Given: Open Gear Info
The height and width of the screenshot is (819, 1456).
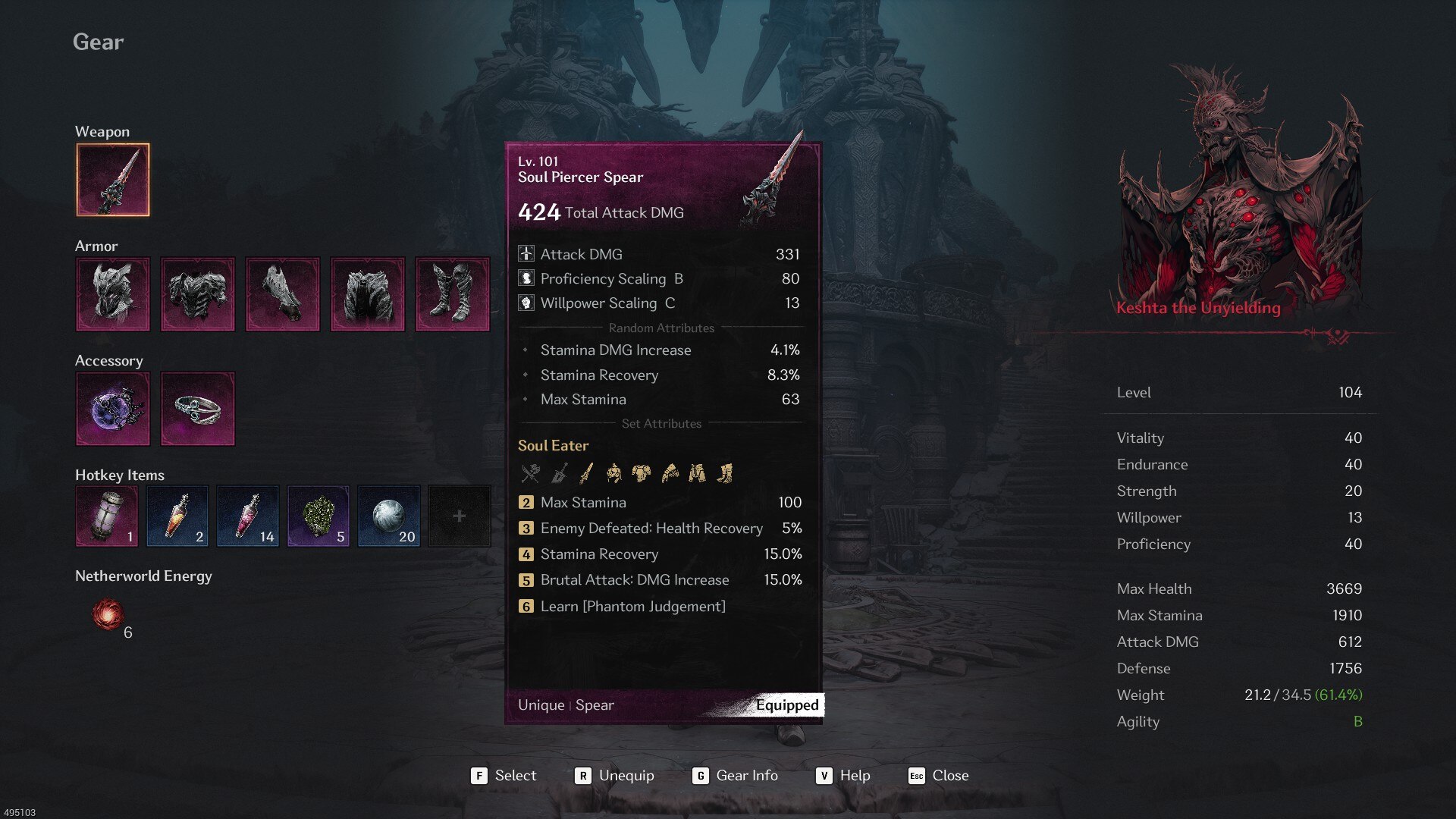Looking at the screenshot, I should coord(735,776).
